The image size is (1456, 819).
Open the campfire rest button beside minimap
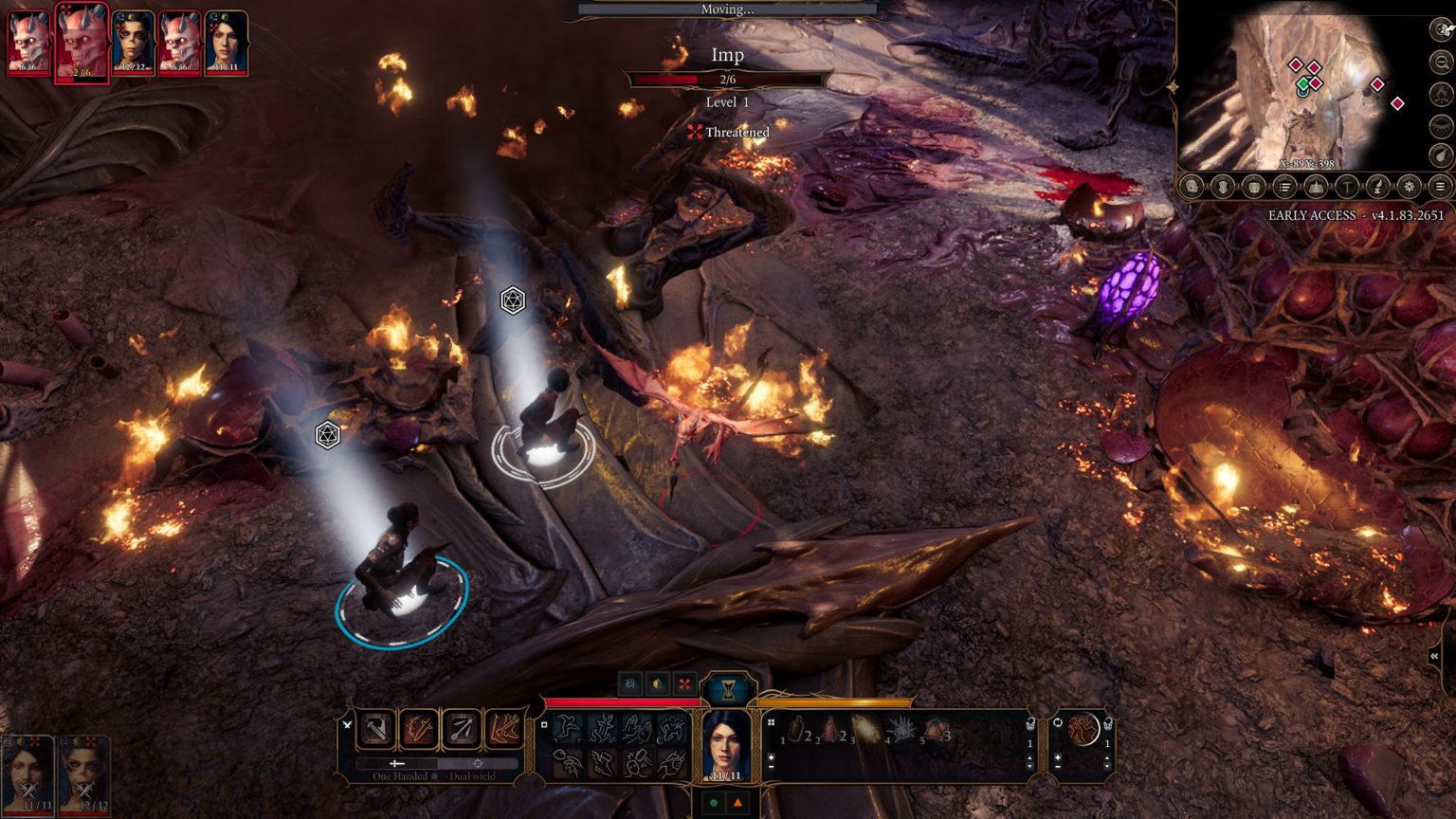1441,93
